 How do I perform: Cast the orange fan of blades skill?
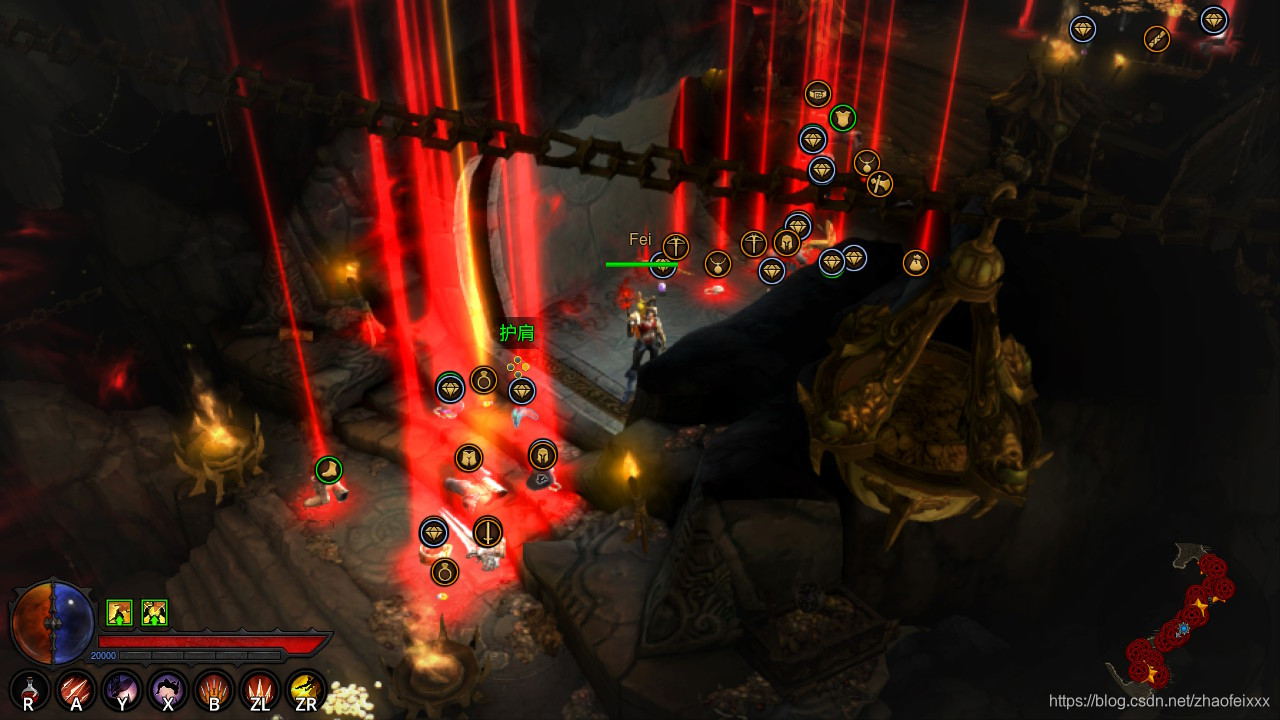[x=214, y=689]
